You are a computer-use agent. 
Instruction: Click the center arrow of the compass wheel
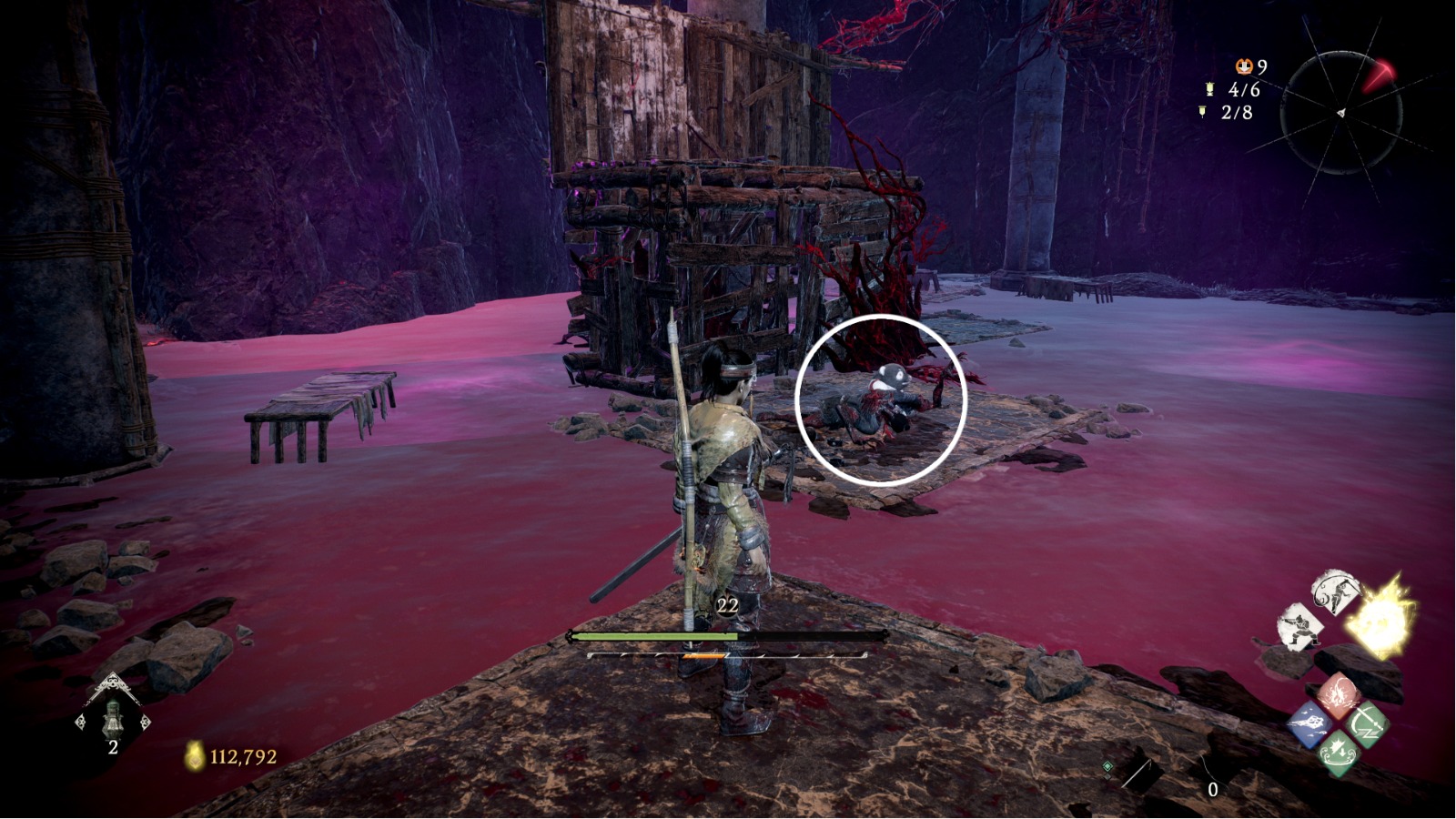click(1341, 112)
